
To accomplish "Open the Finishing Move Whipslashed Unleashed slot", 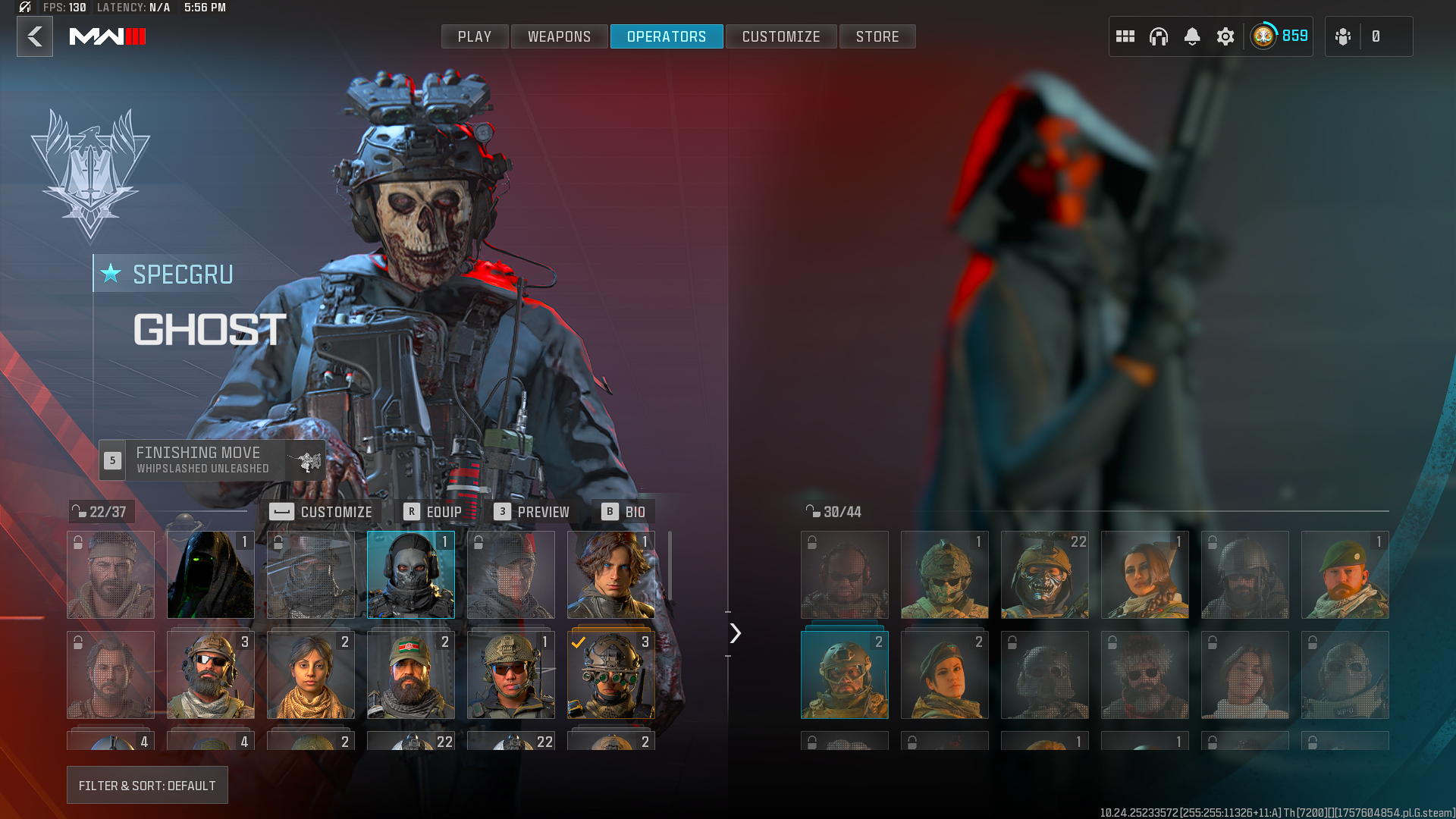I will [x=212, y=460].
